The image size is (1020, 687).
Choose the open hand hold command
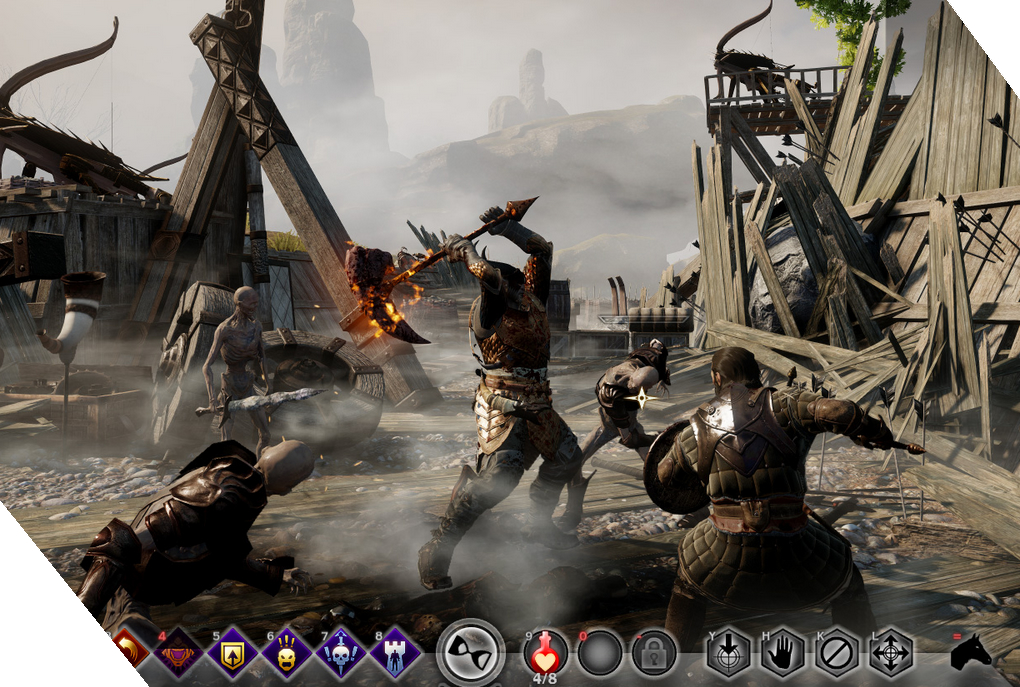(x=783, y=654)
